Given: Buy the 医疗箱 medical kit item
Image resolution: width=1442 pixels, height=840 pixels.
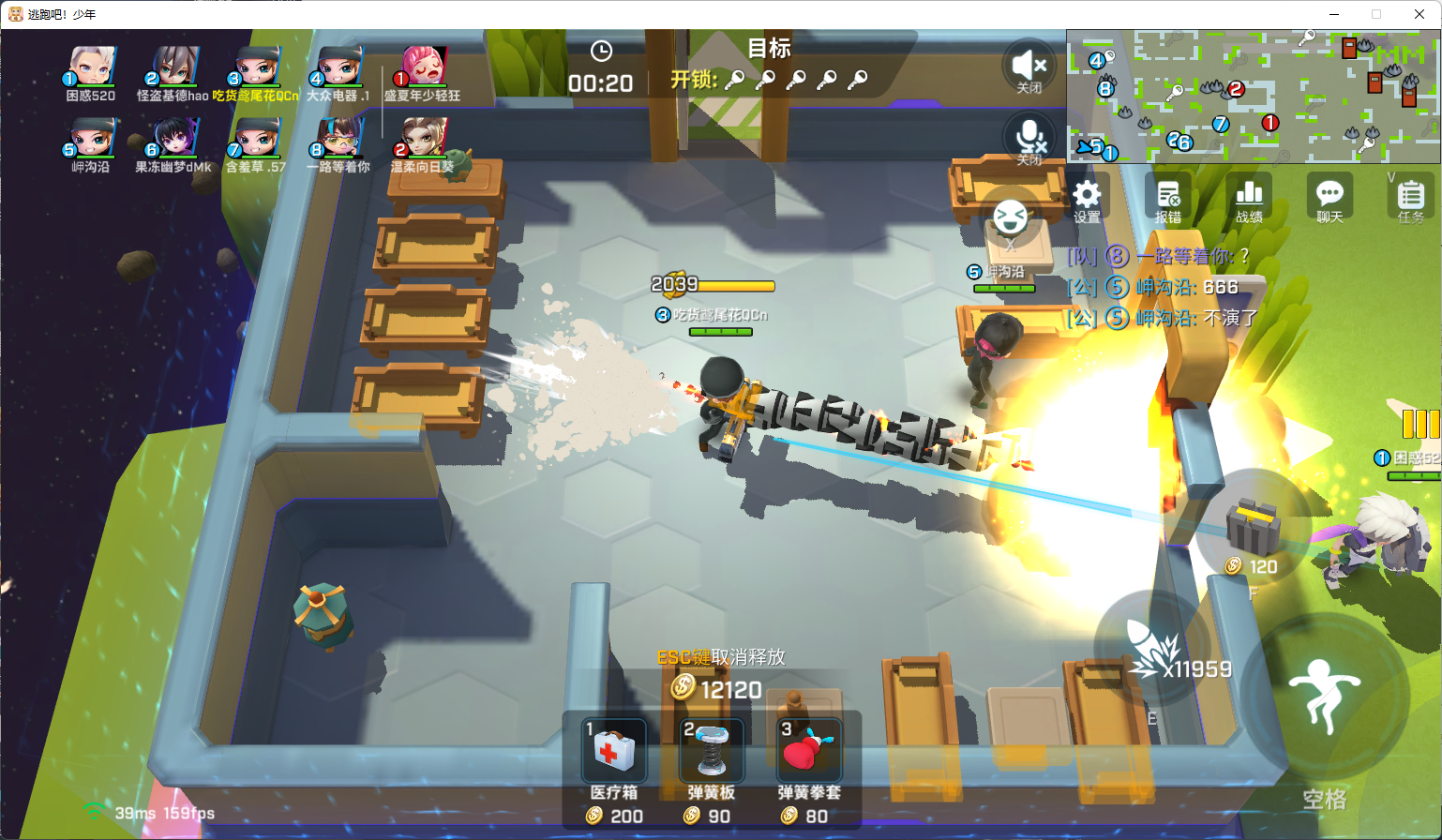Looking at the screenshot, I should click(614, 751).
